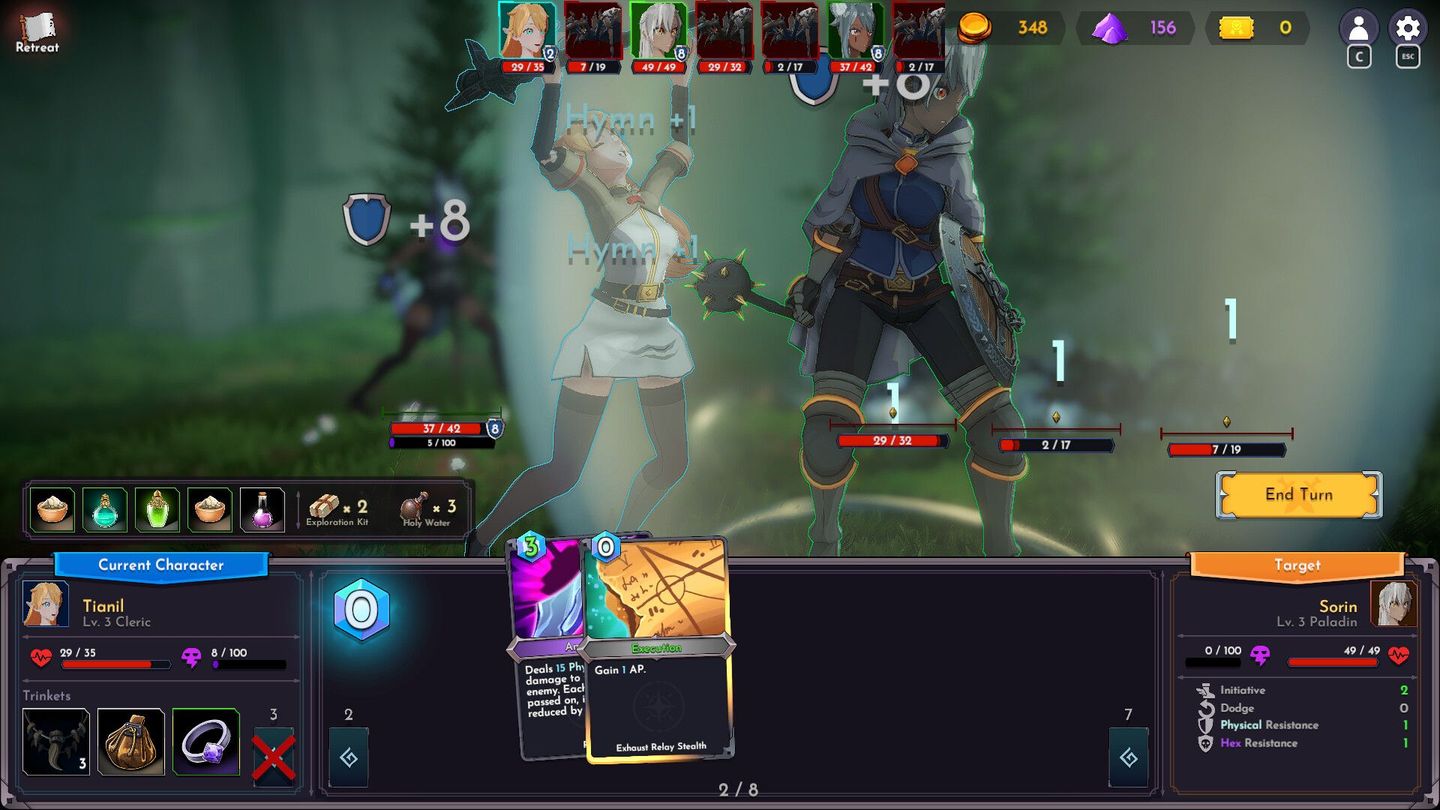Select the Target panel header
The image size is (1440, 810).
point(1296,565)
